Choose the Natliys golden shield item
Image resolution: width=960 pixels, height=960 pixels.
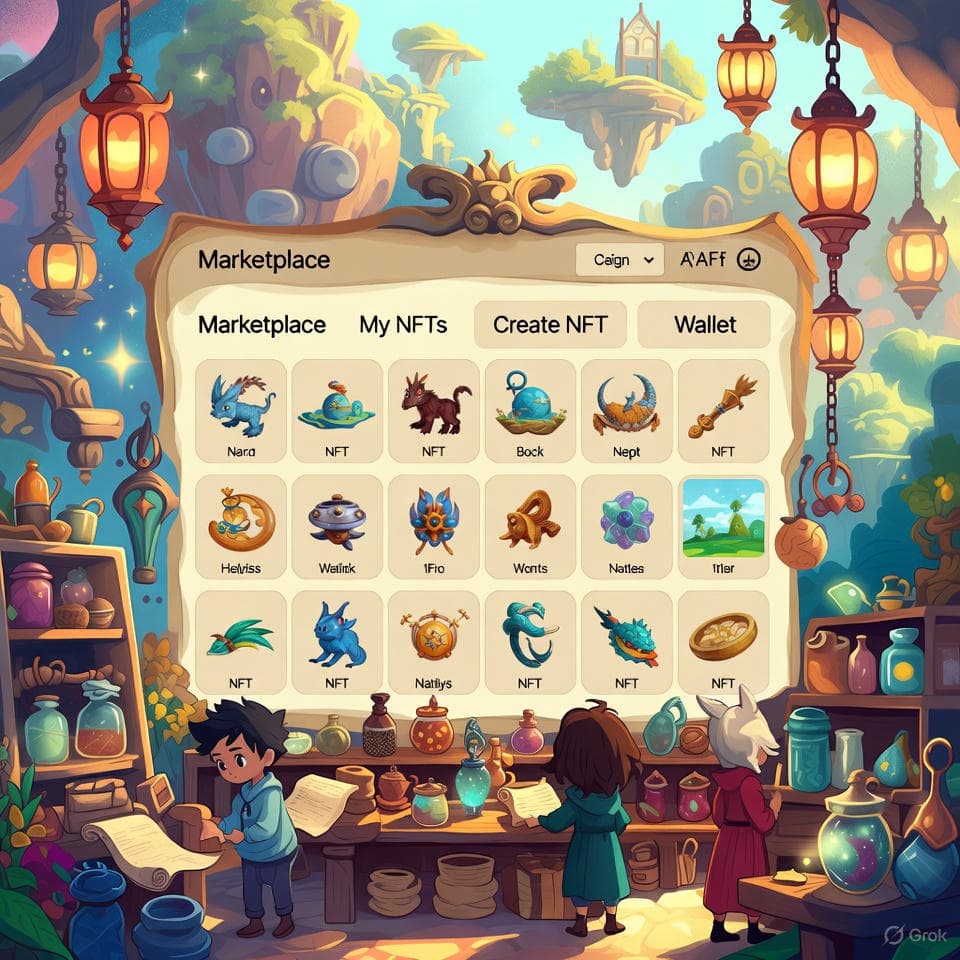433,640
